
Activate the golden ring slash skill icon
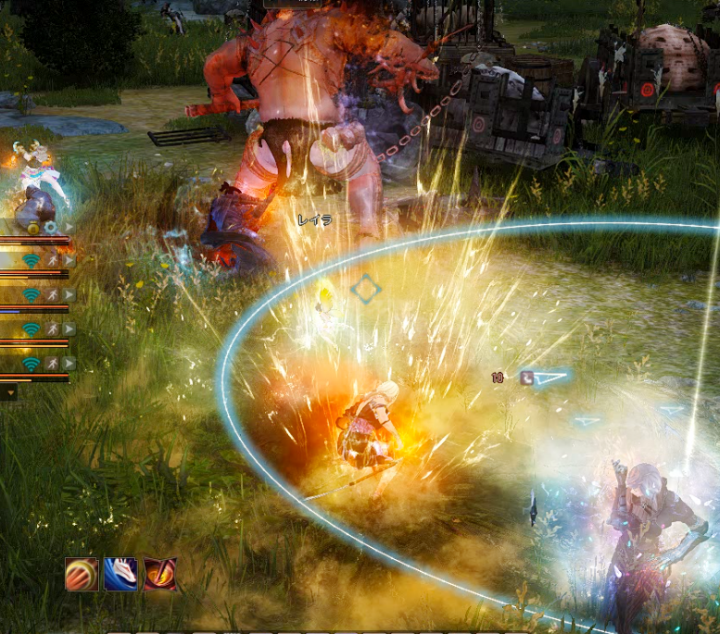coord(82,574)
